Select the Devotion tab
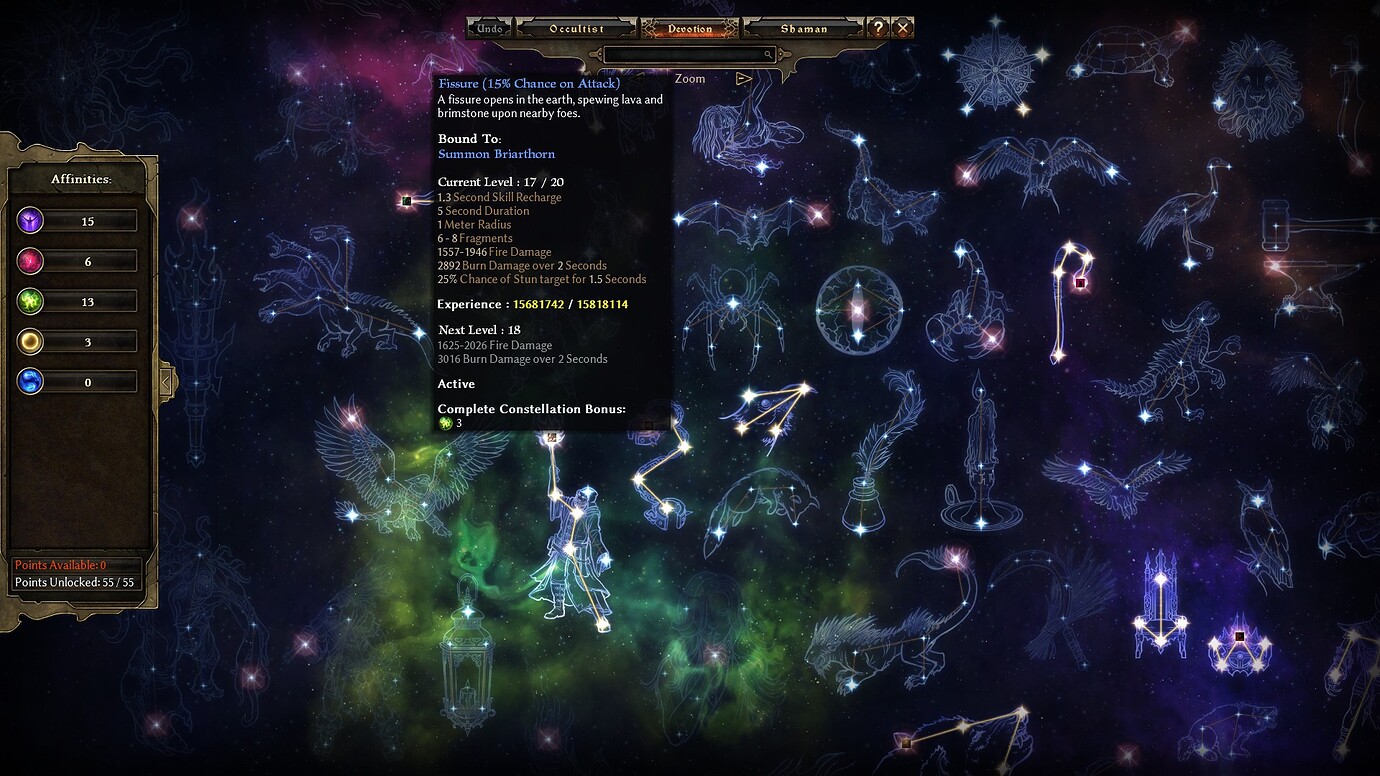Screen dimensions: 1380x776 click(x=690, y=29)
